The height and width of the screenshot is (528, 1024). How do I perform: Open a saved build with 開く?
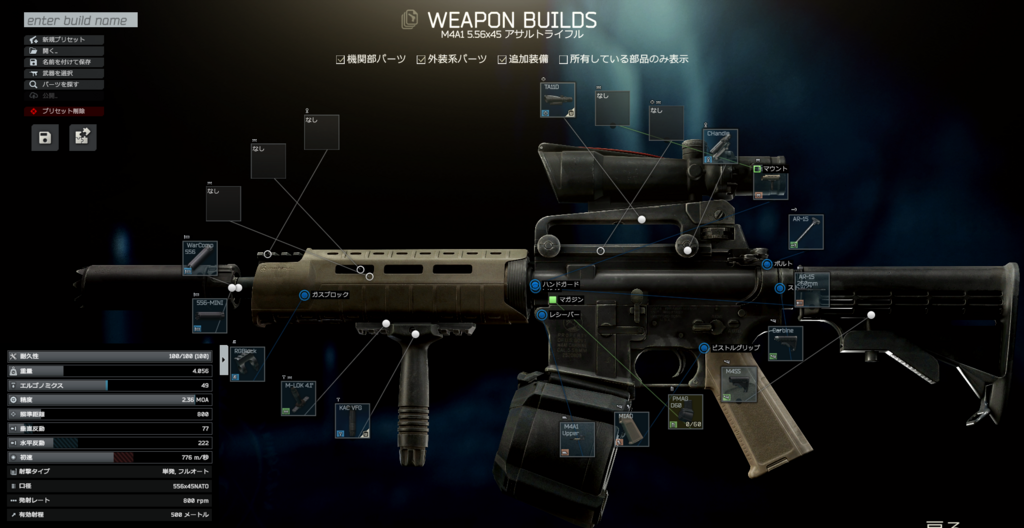pyautogui.click(x=50, y=51)
